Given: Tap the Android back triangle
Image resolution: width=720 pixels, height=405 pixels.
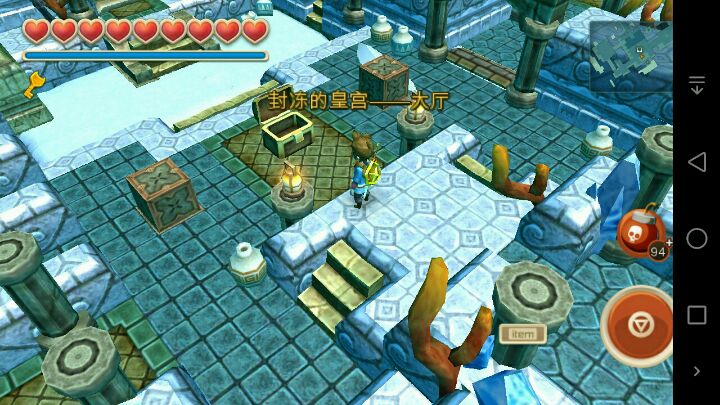Looking at the screenshot, I should pyautogui.click(x=697, y=162).
